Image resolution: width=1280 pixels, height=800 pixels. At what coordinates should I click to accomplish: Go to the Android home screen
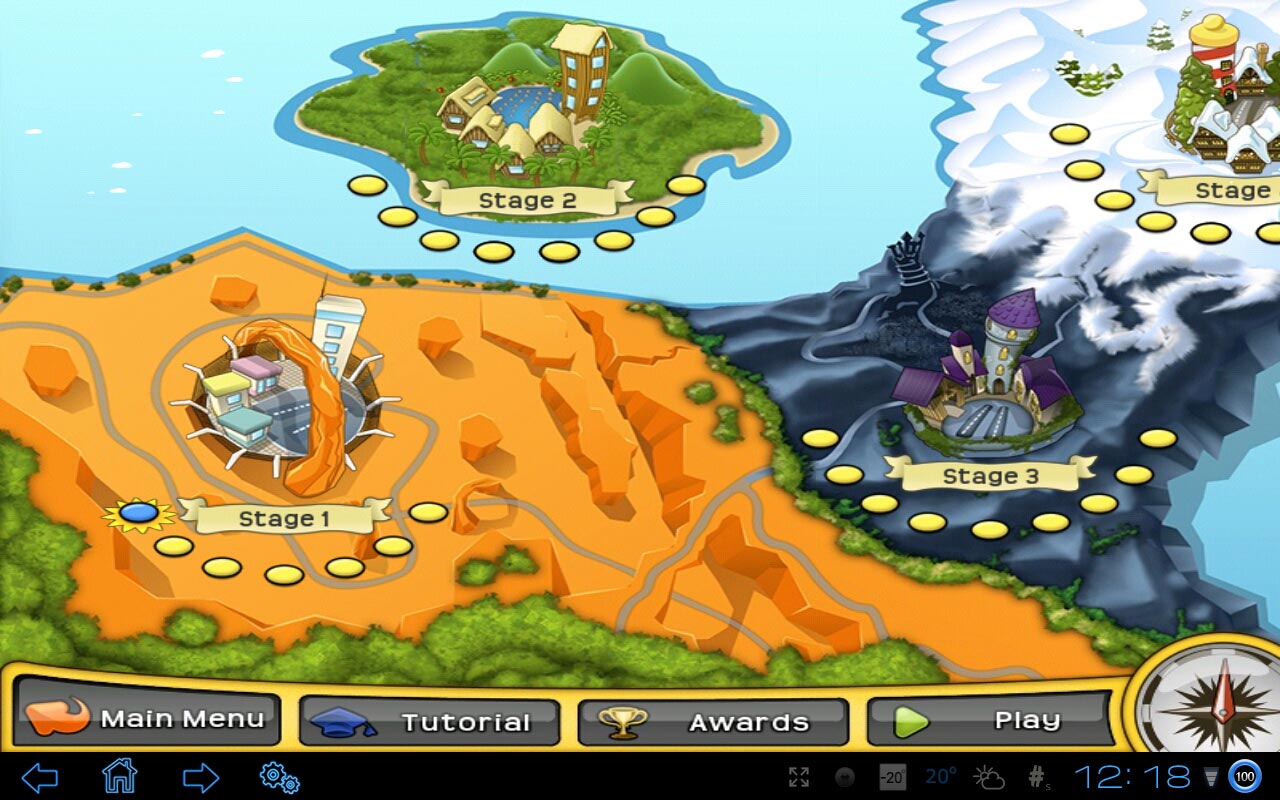click(119, 776)
